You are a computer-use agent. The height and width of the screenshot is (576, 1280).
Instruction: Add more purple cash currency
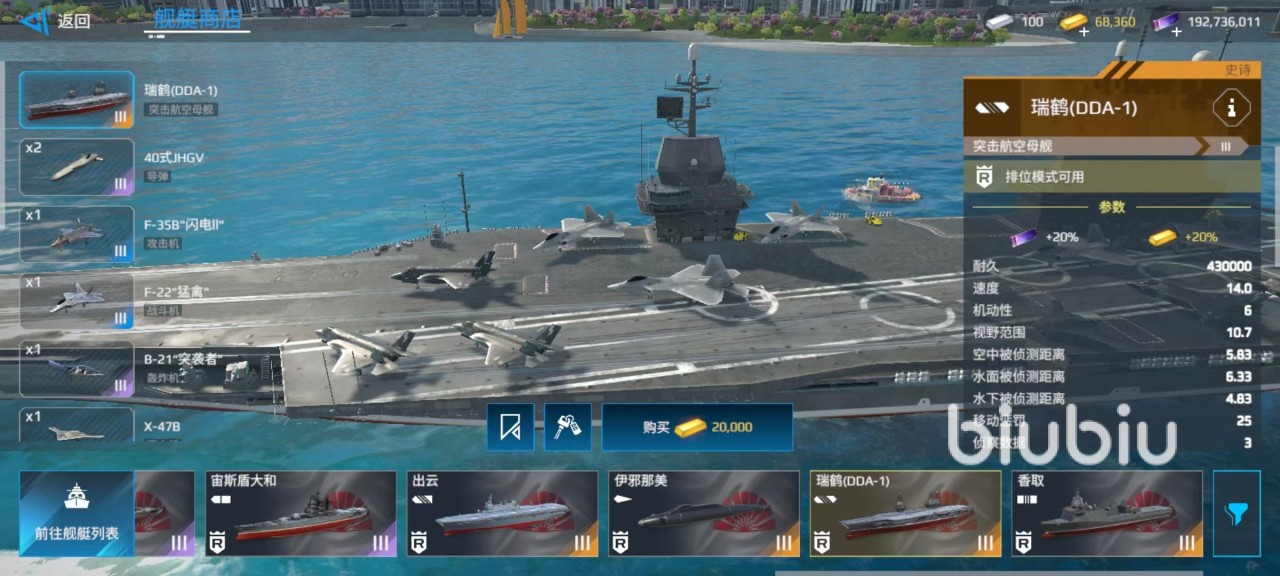click(1176, 30)
